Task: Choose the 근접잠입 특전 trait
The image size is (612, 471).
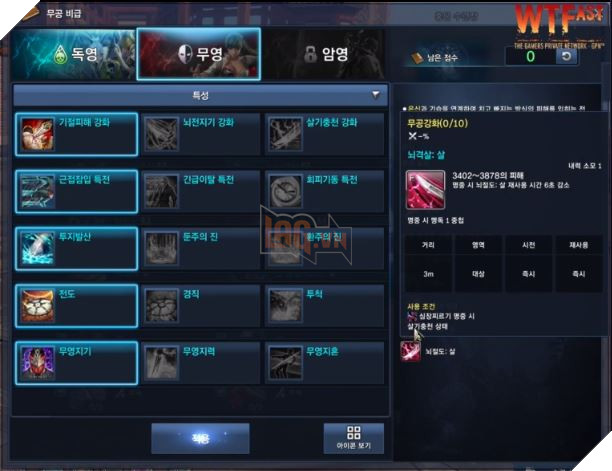Action: [77, 190]
